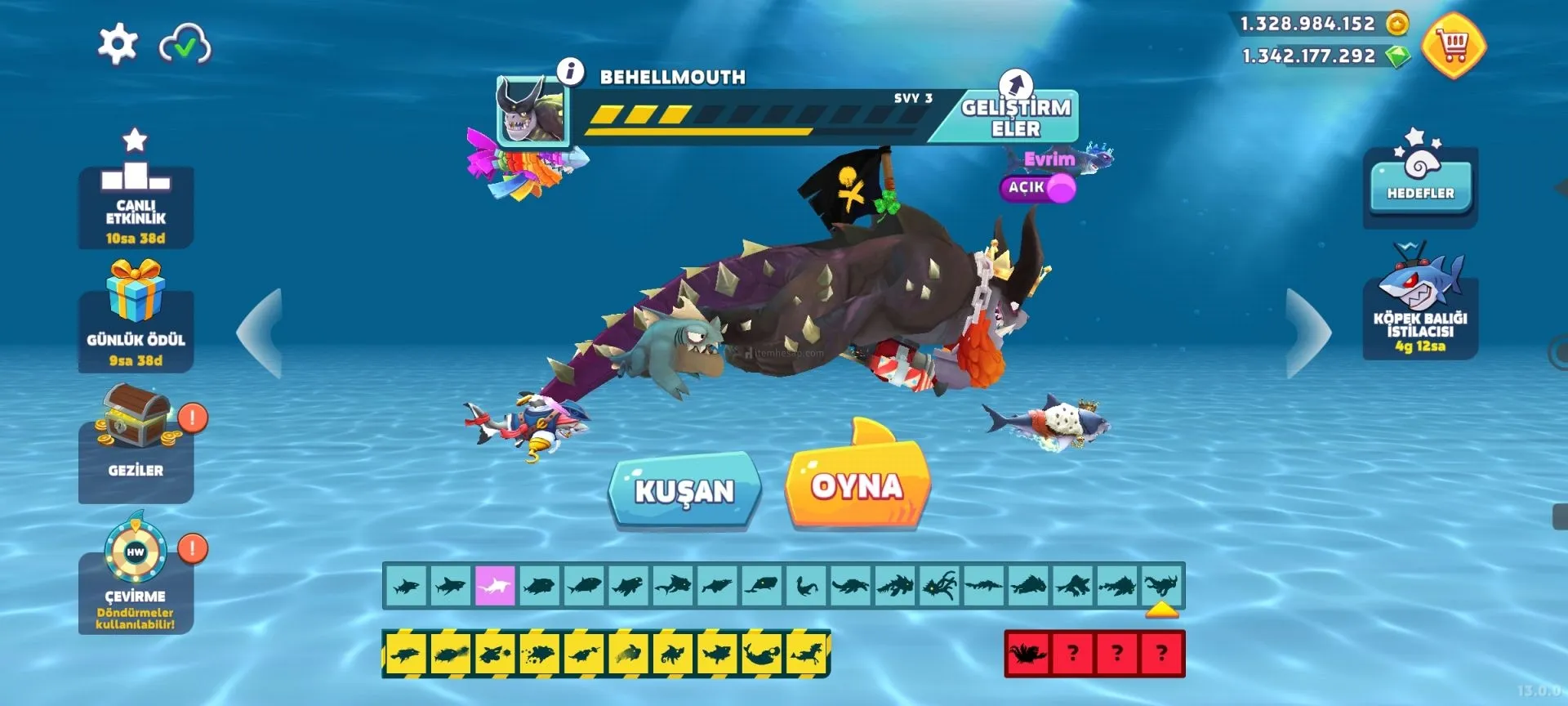Screen dimensions: 1568x706
Task: Select the first yellow-striped shark slot
Action: point(405,654)
